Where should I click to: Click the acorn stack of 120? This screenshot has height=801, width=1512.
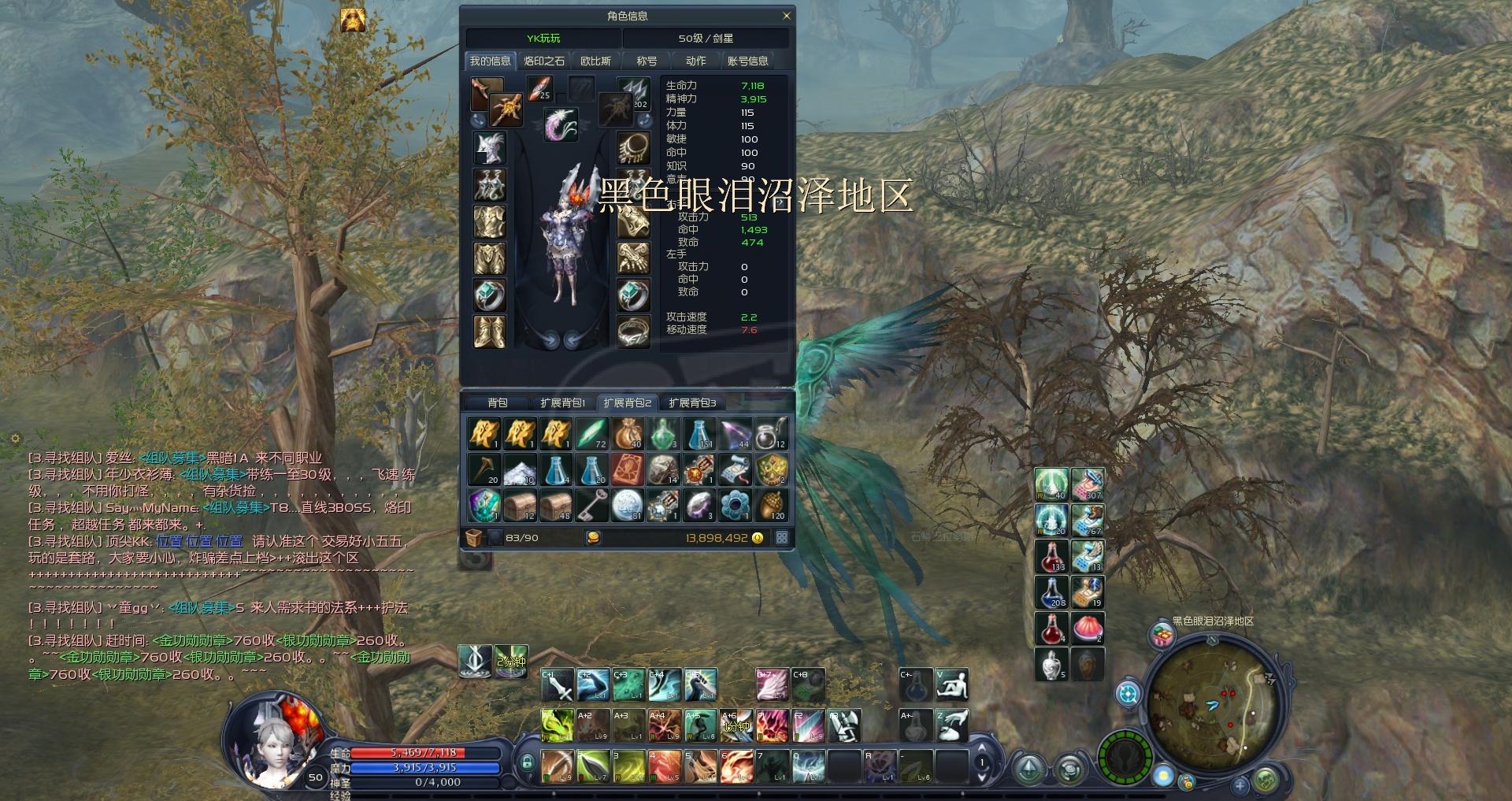[771, 505]
